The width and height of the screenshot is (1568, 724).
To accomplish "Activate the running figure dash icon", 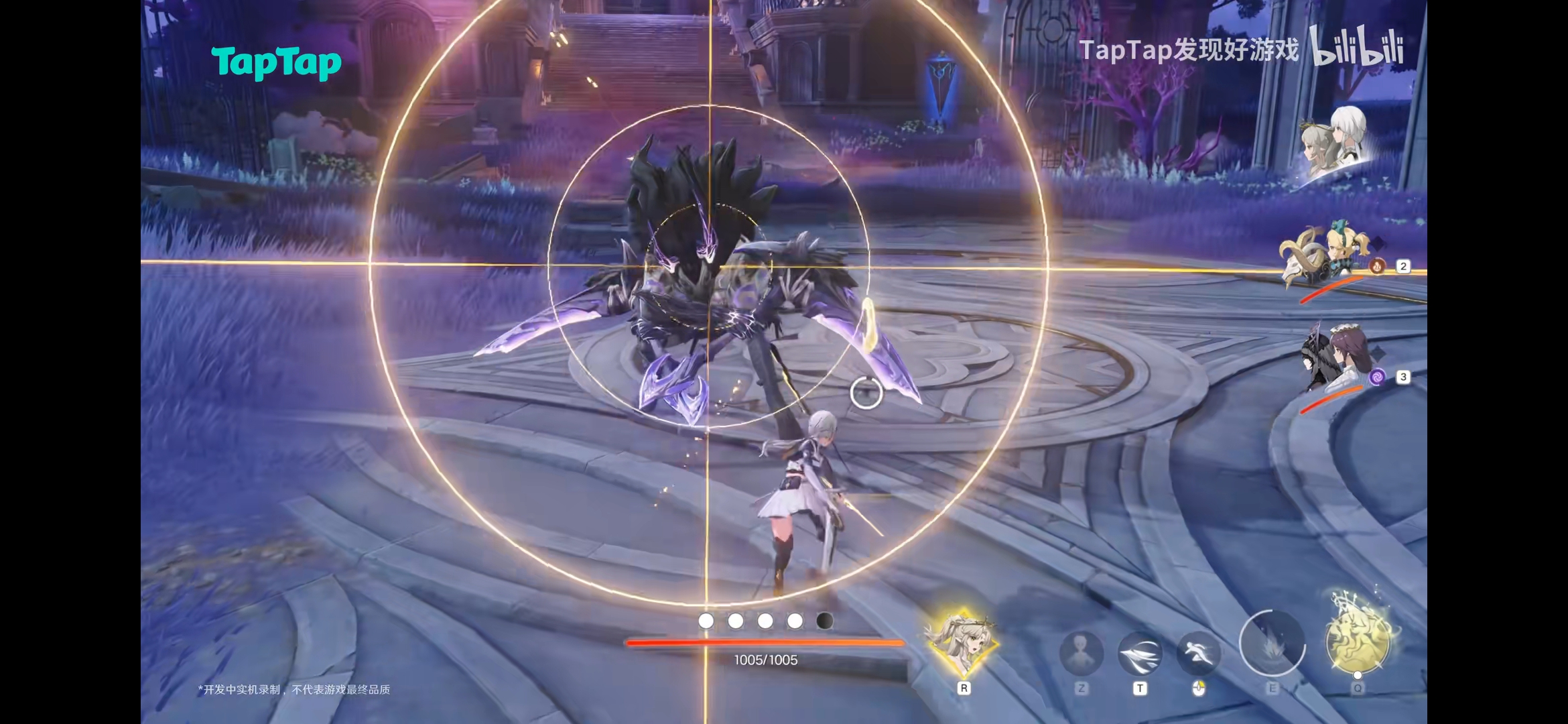I will [x=1198, y=652].
